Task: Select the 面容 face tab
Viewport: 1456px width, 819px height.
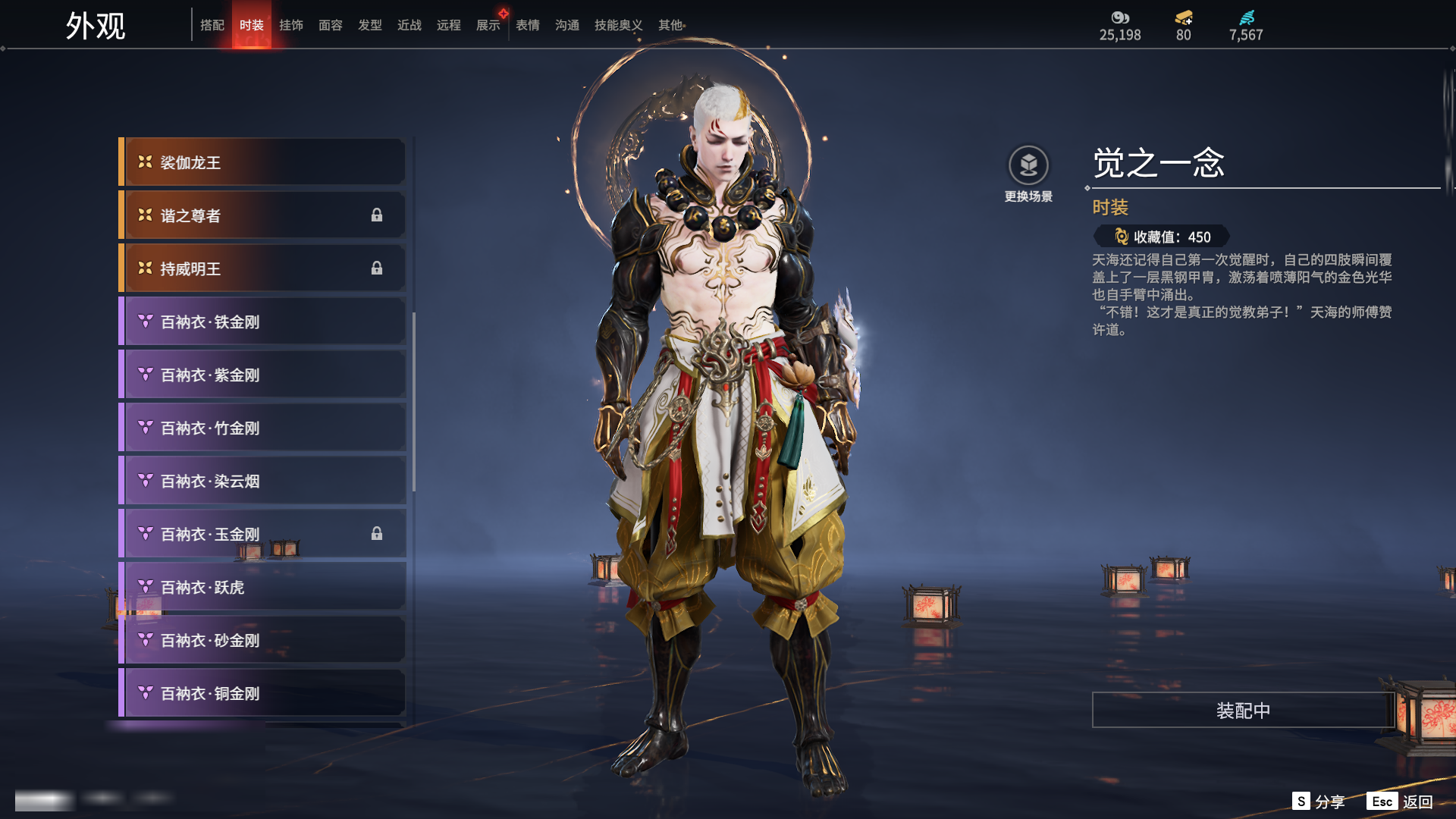Action: (x=331, y=25)
